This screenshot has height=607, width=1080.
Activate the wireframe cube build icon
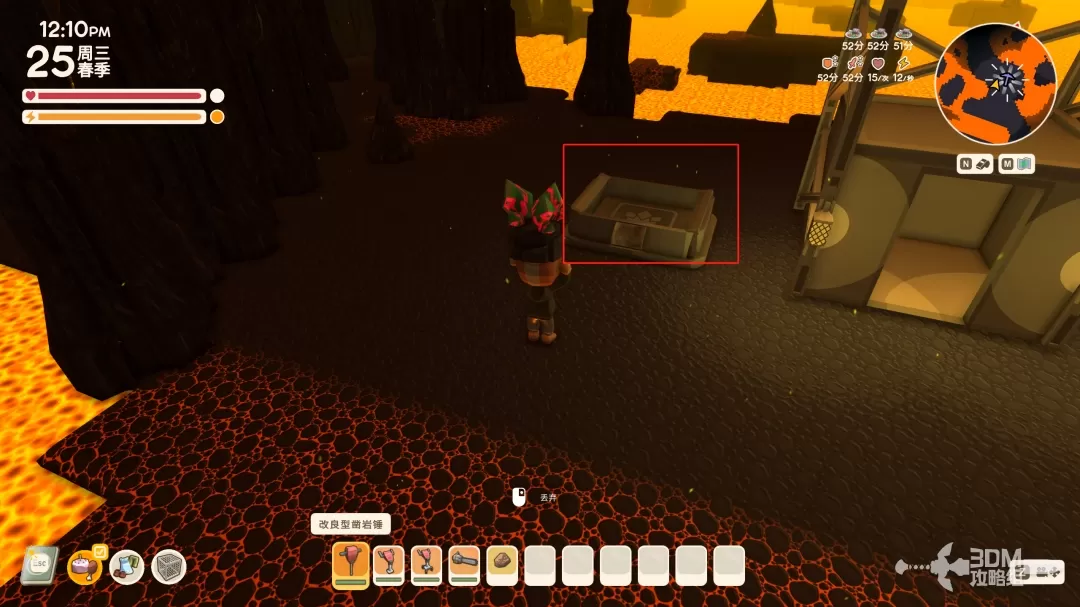(x=169, y=567)
